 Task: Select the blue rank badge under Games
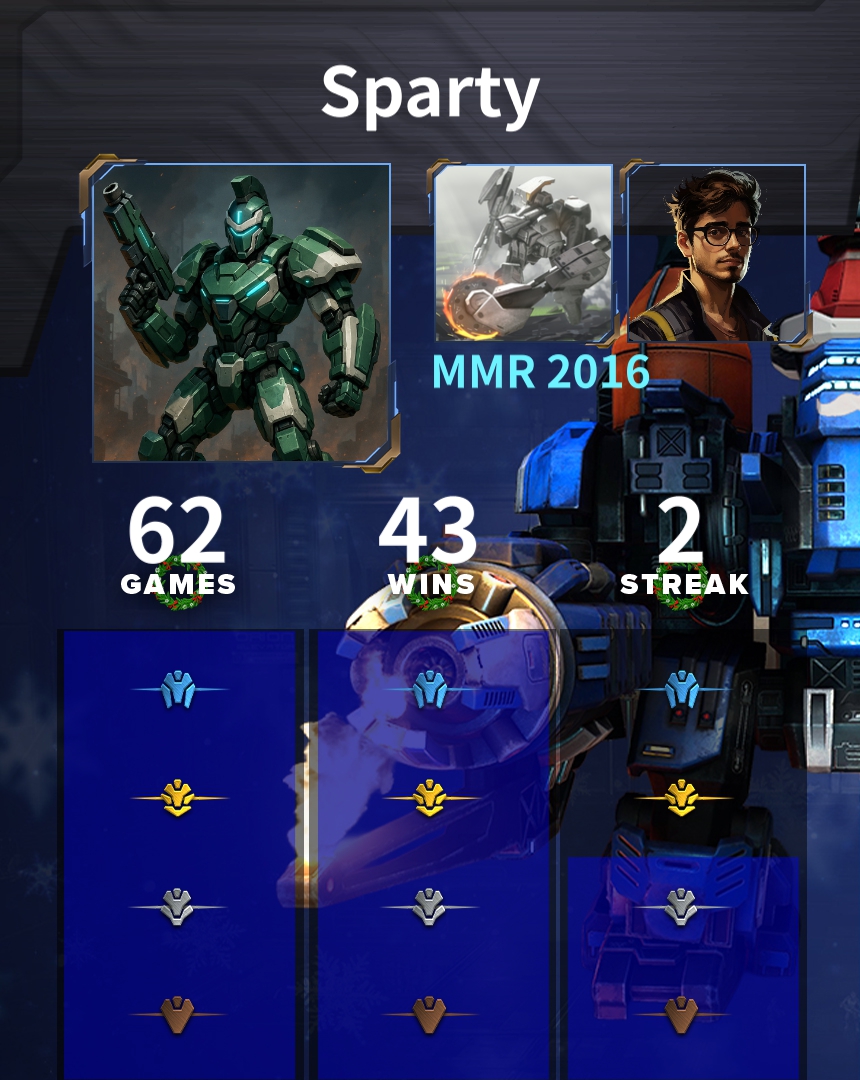179,689
